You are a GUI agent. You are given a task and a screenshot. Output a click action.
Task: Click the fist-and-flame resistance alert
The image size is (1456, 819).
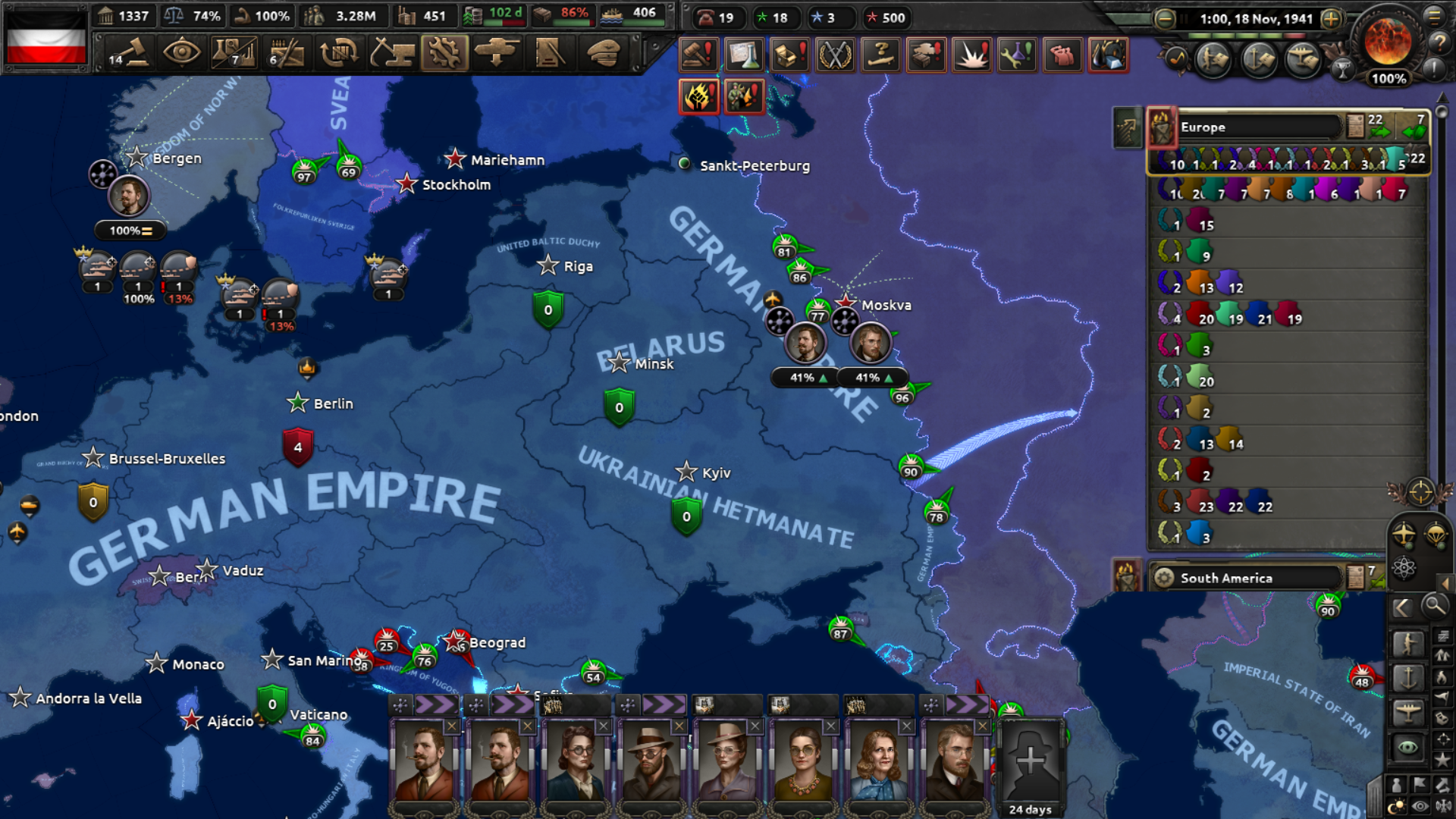[x=698, y=98]
